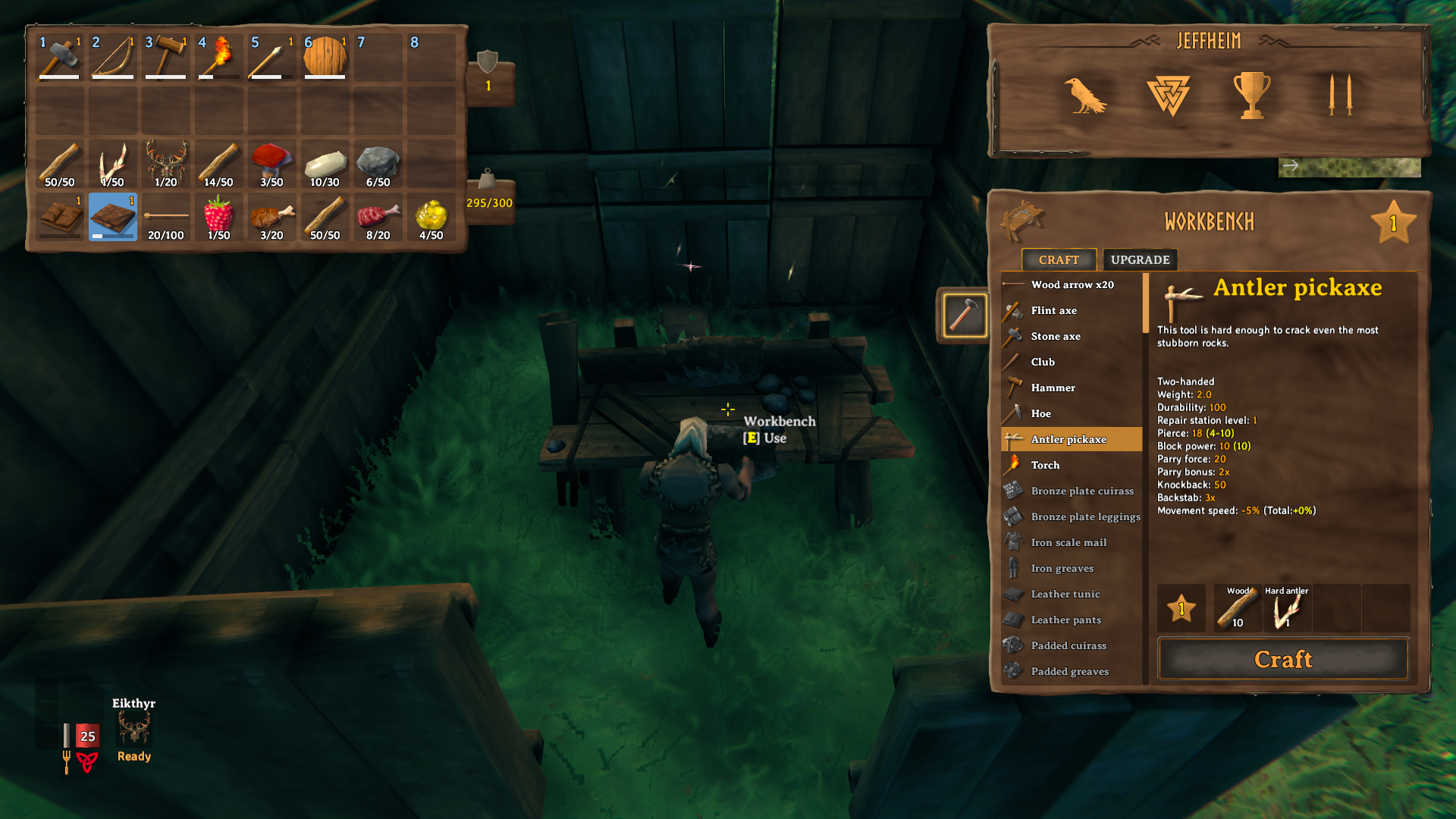Choose Wood arrow x20 recipe
Screen dimensions: 1456x819
click(1072, 284)
